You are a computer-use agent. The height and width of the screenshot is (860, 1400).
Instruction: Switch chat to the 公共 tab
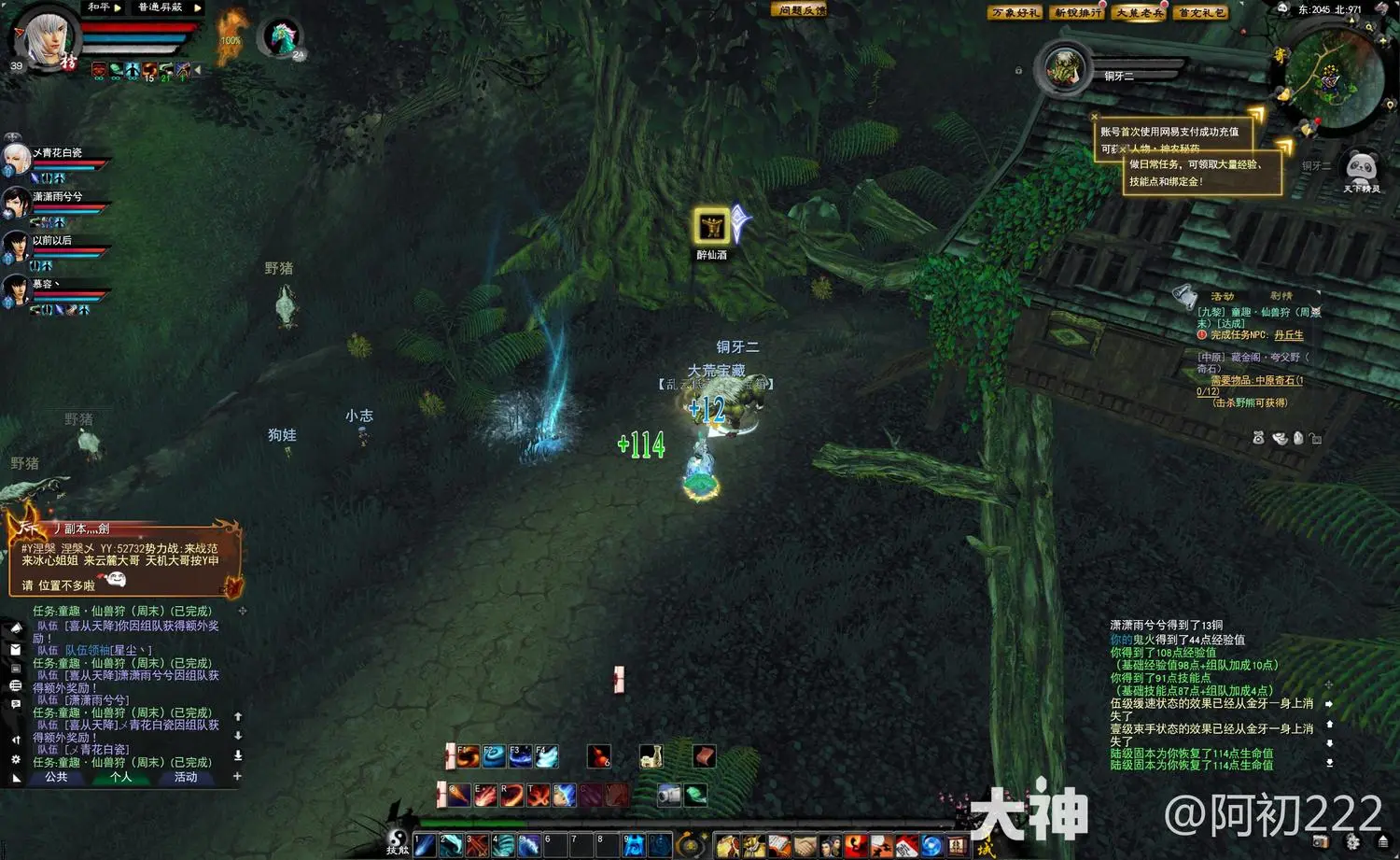[57, 777]
